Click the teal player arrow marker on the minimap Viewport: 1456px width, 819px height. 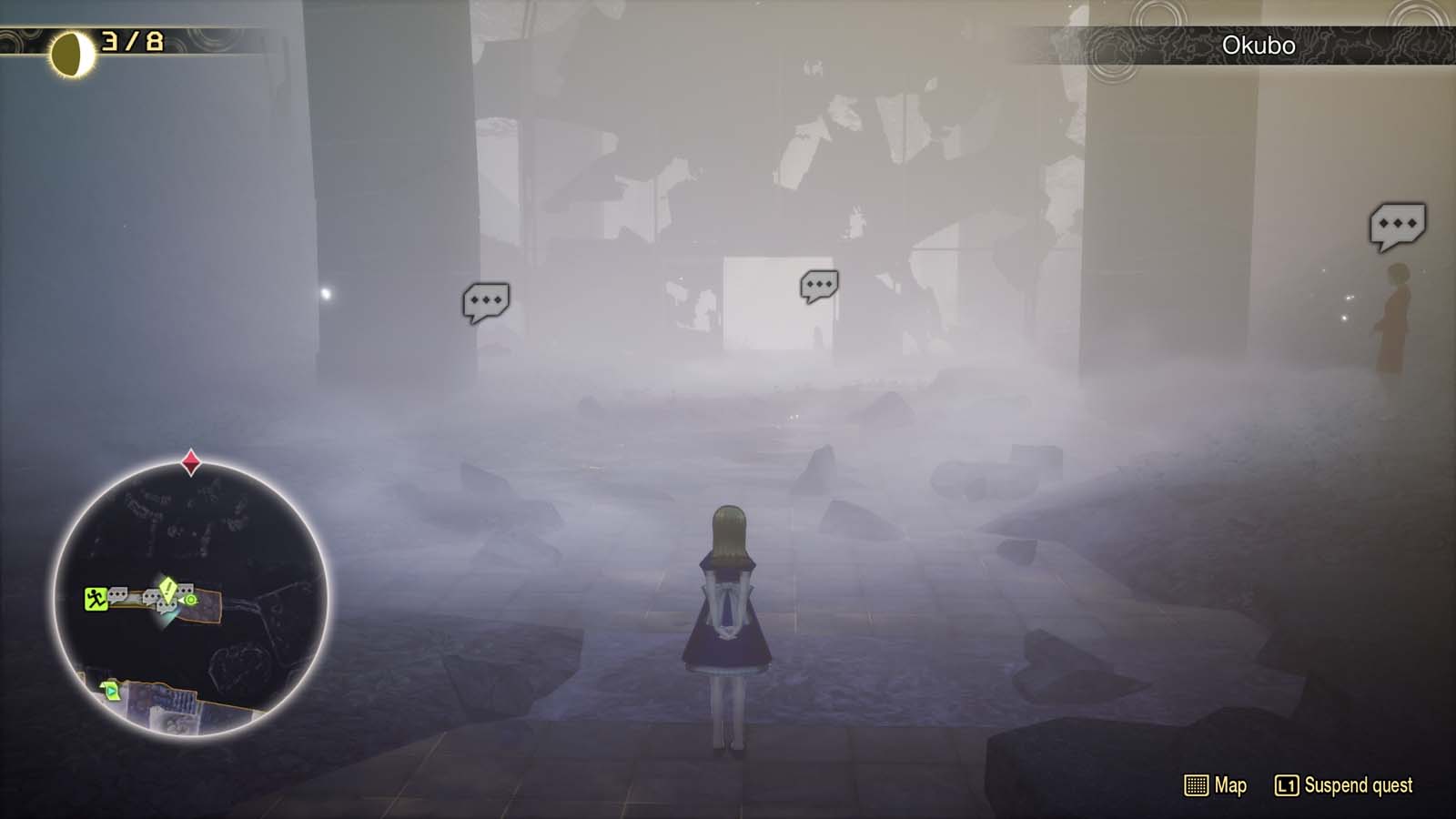(171, 615)
